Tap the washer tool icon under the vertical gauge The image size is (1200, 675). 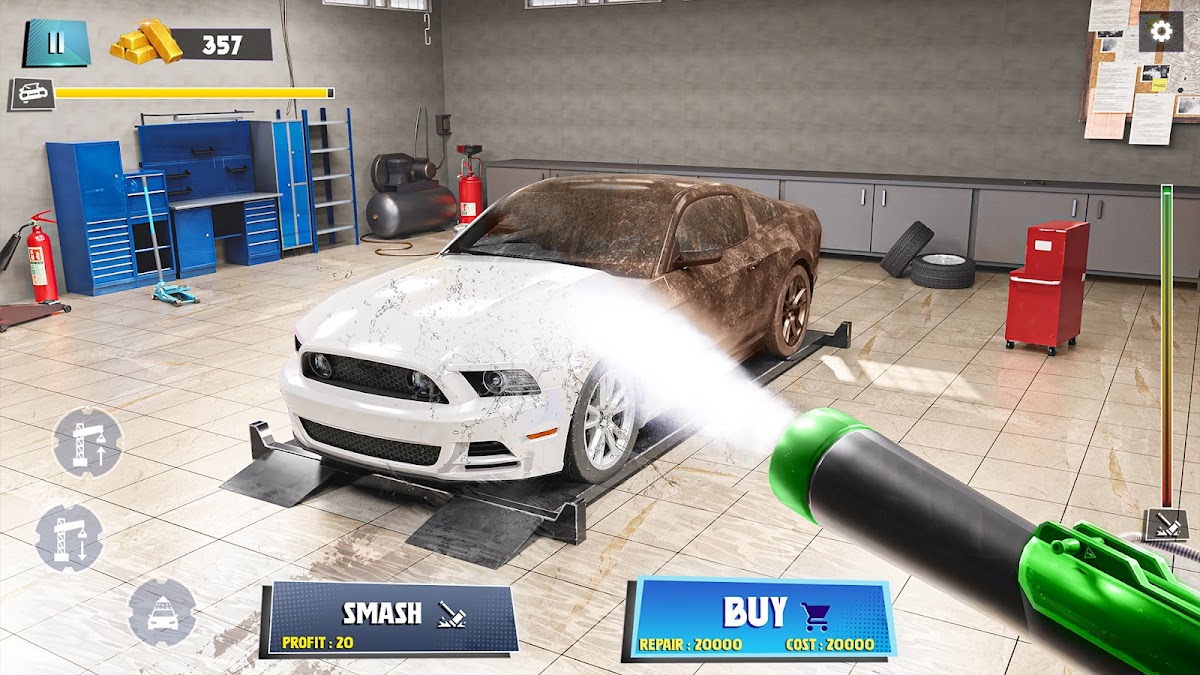tap(1166, 524)
